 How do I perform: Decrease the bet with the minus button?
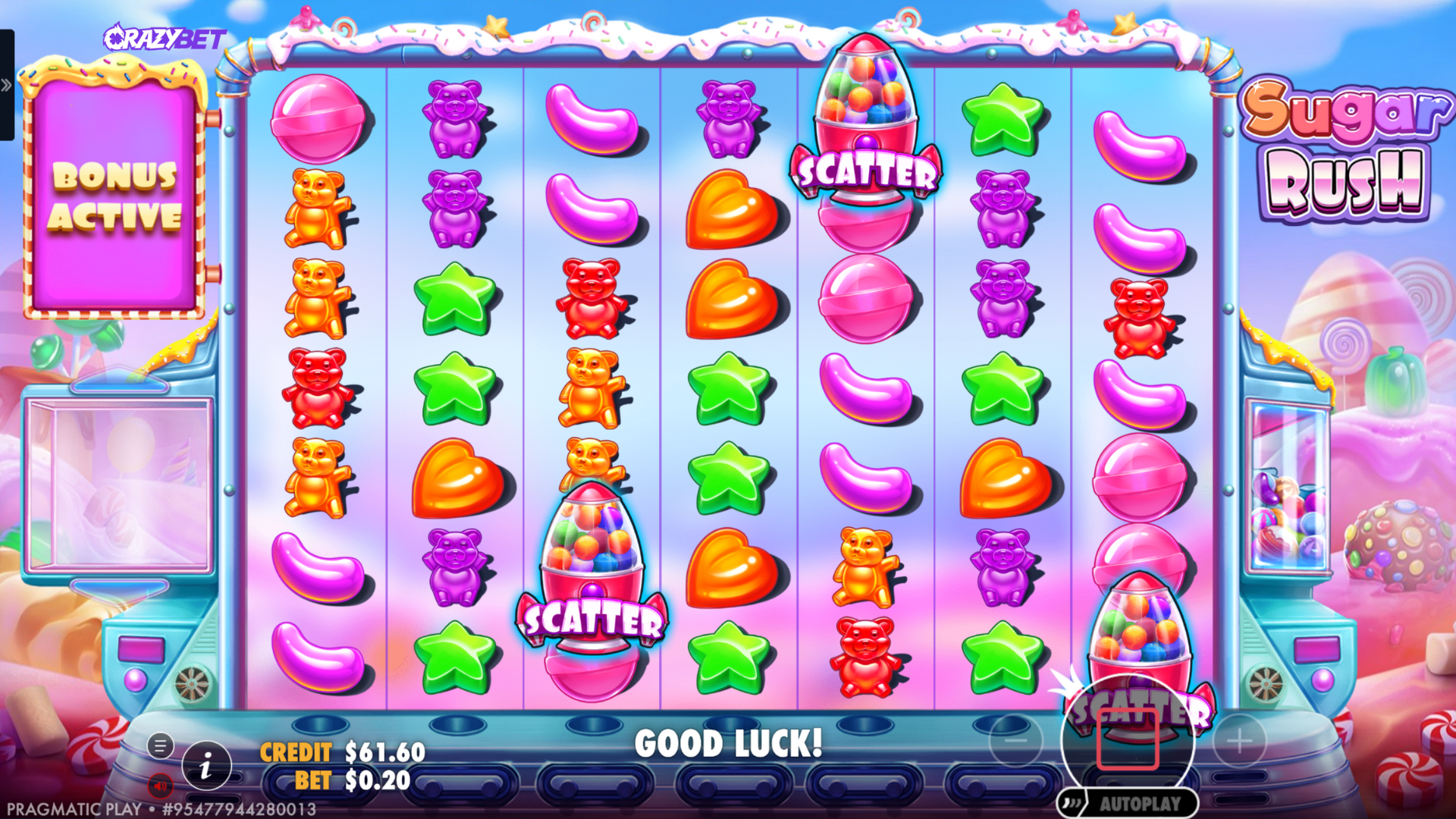1015,740
